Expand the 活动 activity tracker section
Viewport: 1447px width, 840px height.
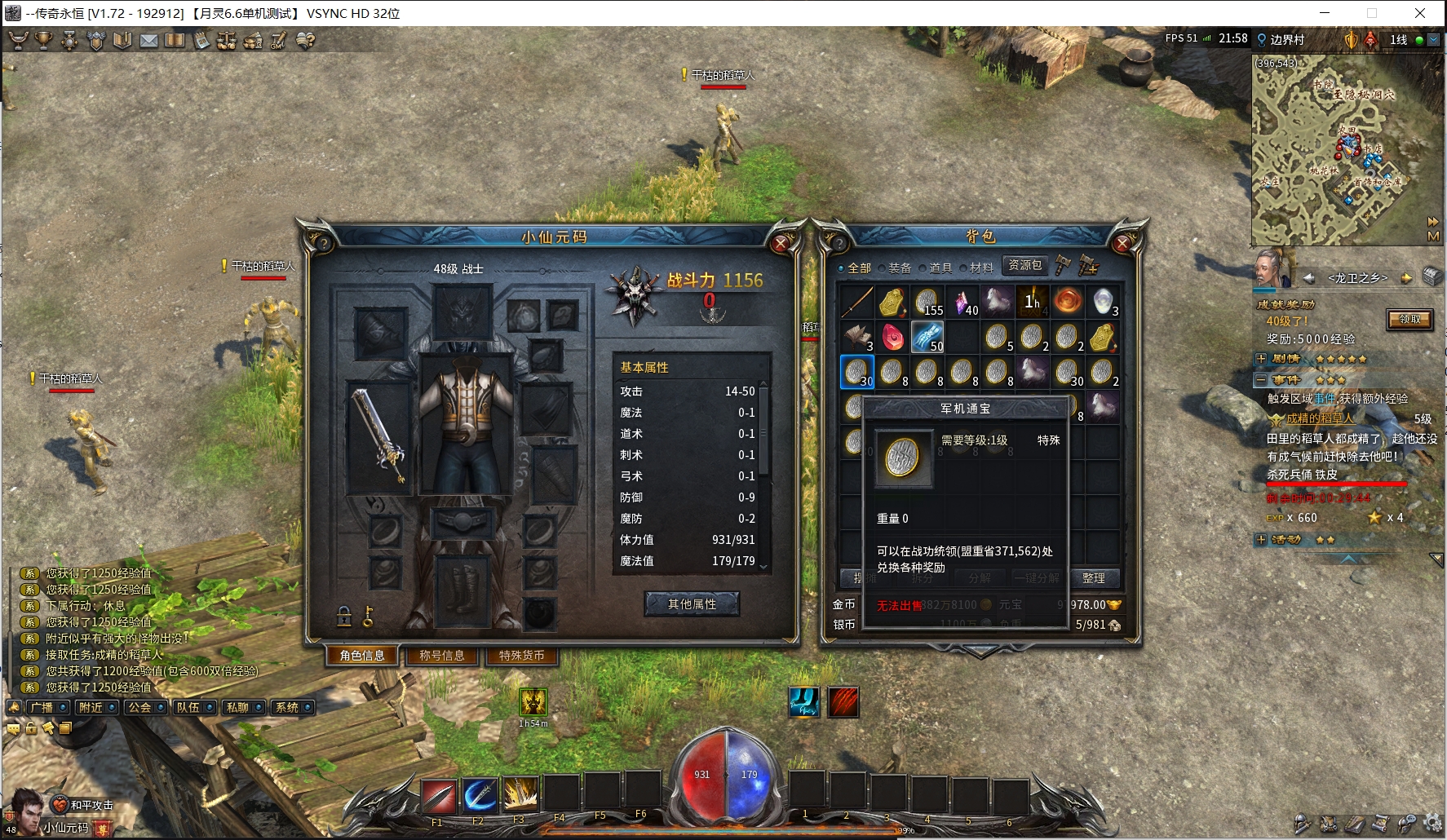click(1261, 540)
